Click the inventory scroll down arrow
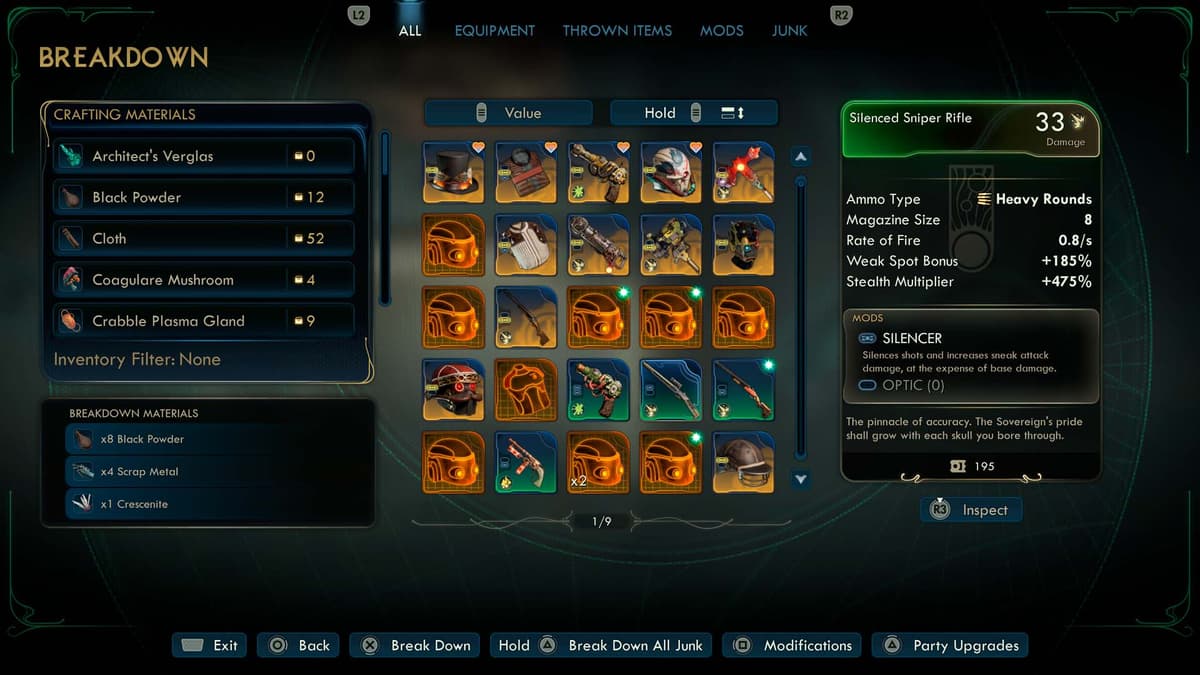The height and width of the screenshot is (675, 1200). coord(800,480)
